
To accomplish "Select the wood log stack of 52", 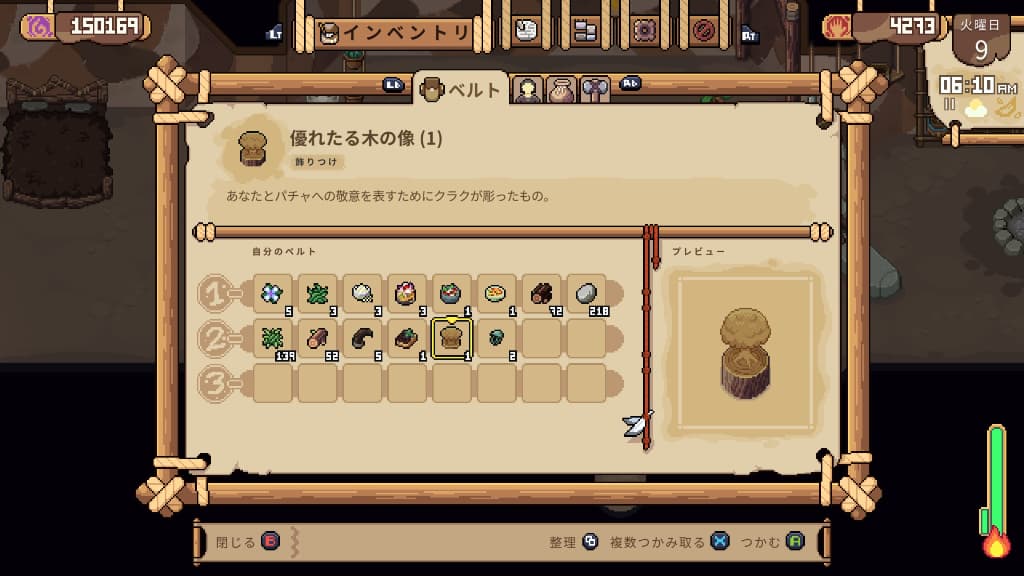I will tap(317, 339).
